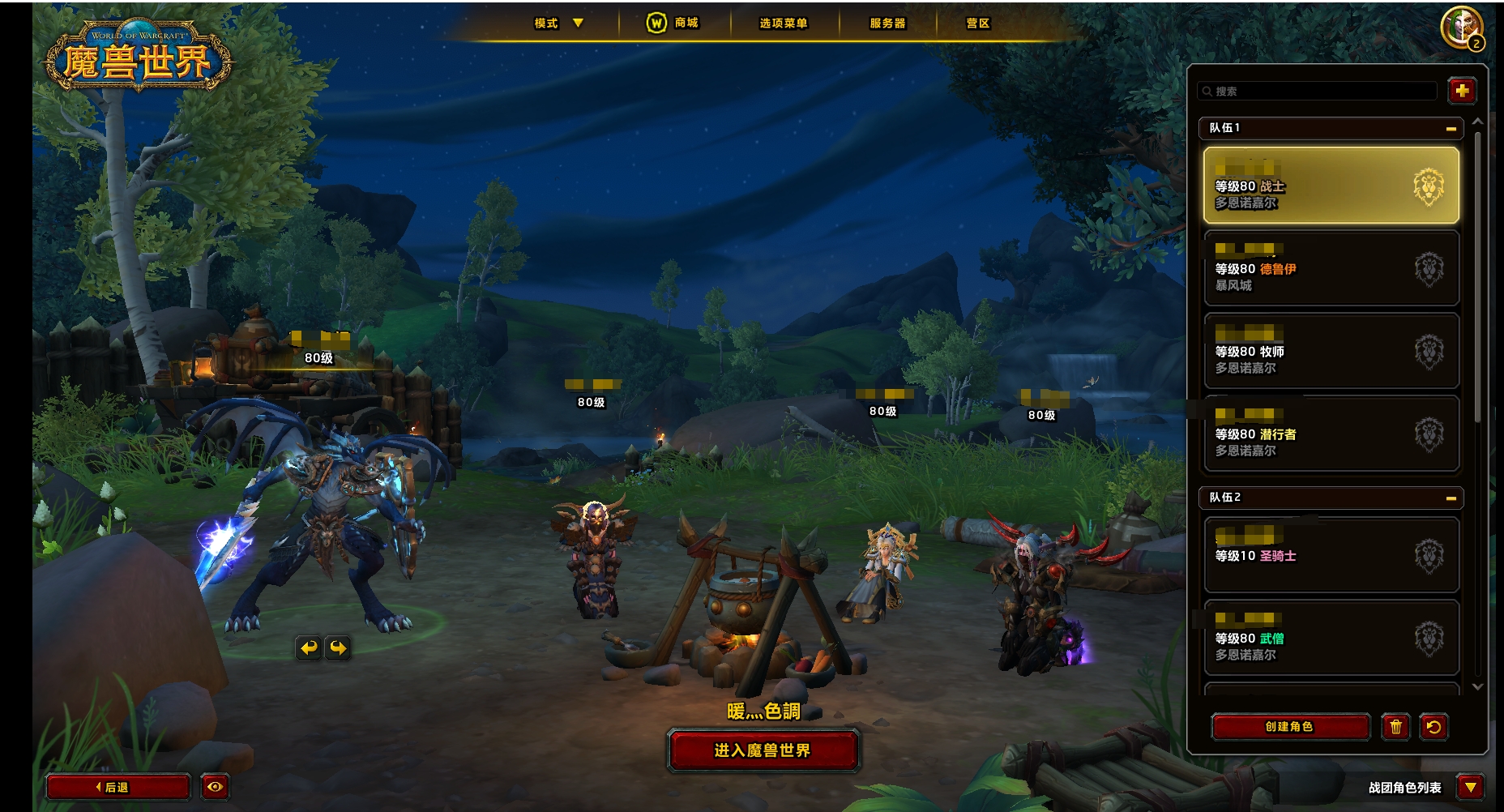Open the 营区 camp menu
This screenshot has width=1504, height=812.
[x=978, y=24]
